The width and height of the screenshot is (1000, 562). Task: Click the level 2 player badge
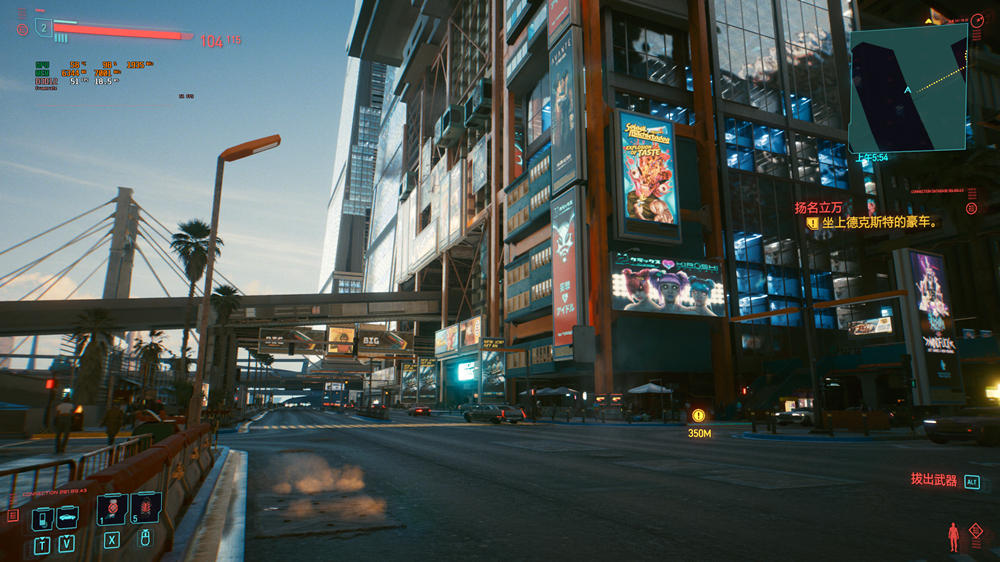tap(43, 27)
